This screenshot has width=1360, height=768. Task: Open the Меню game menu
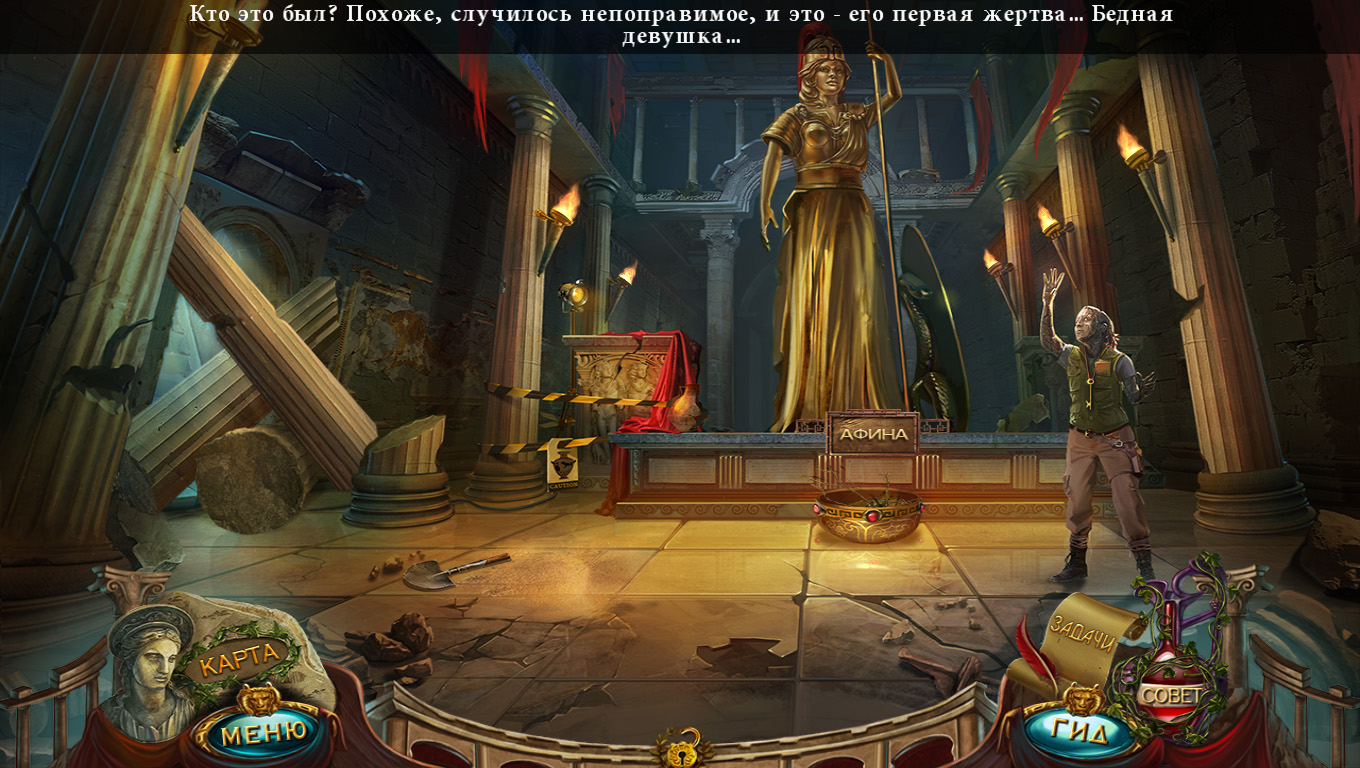263,734
